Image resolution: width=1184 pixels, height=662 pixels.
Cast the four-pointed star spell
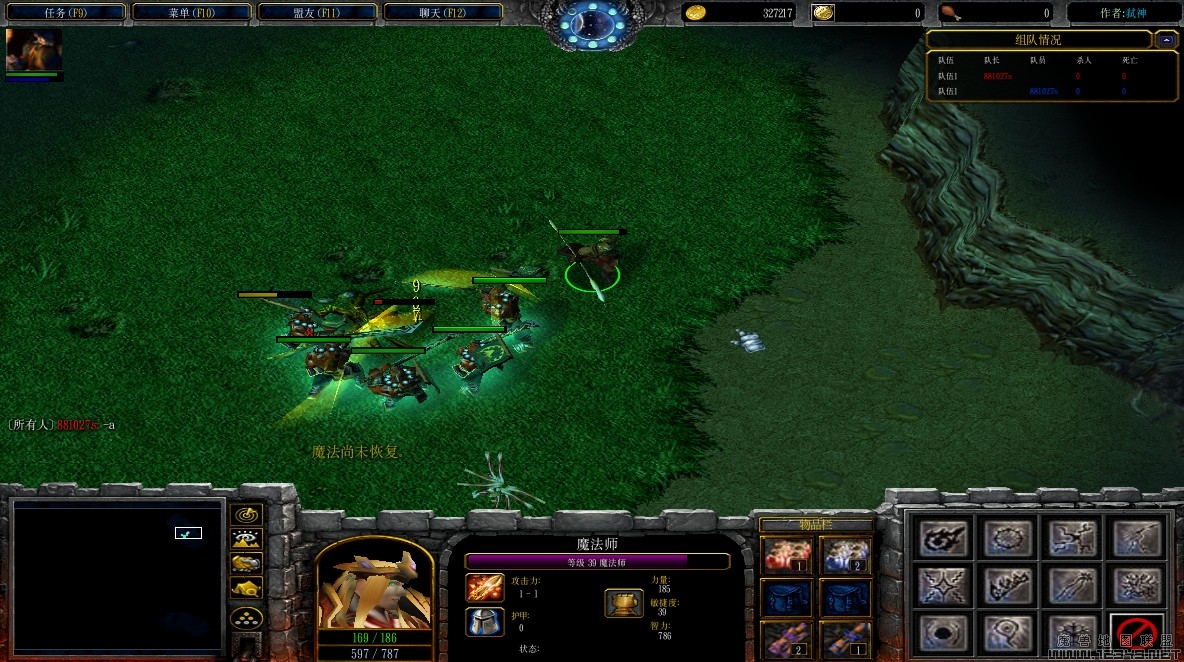944,586
